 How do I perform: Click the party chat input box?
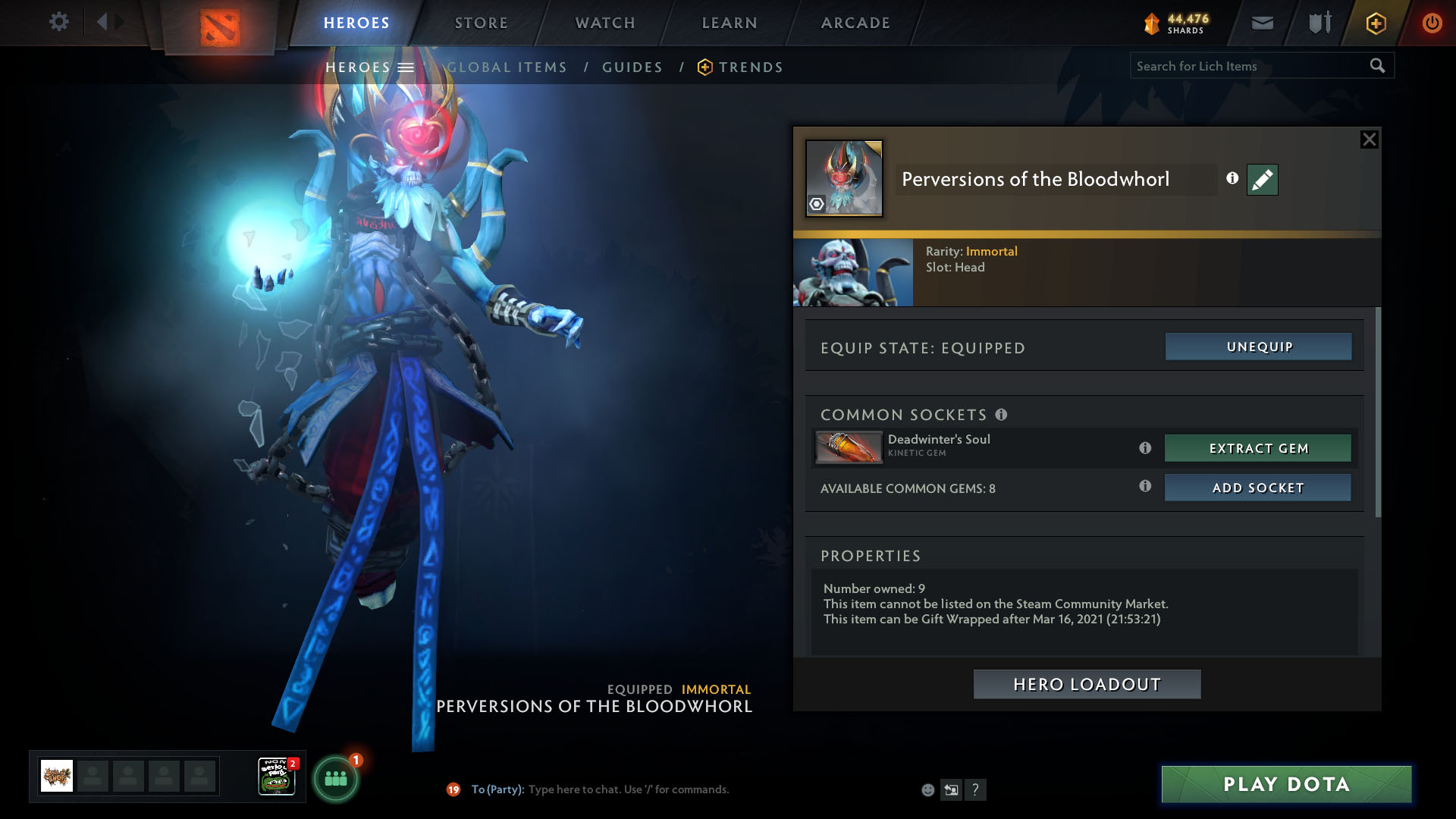click(628, 789)
